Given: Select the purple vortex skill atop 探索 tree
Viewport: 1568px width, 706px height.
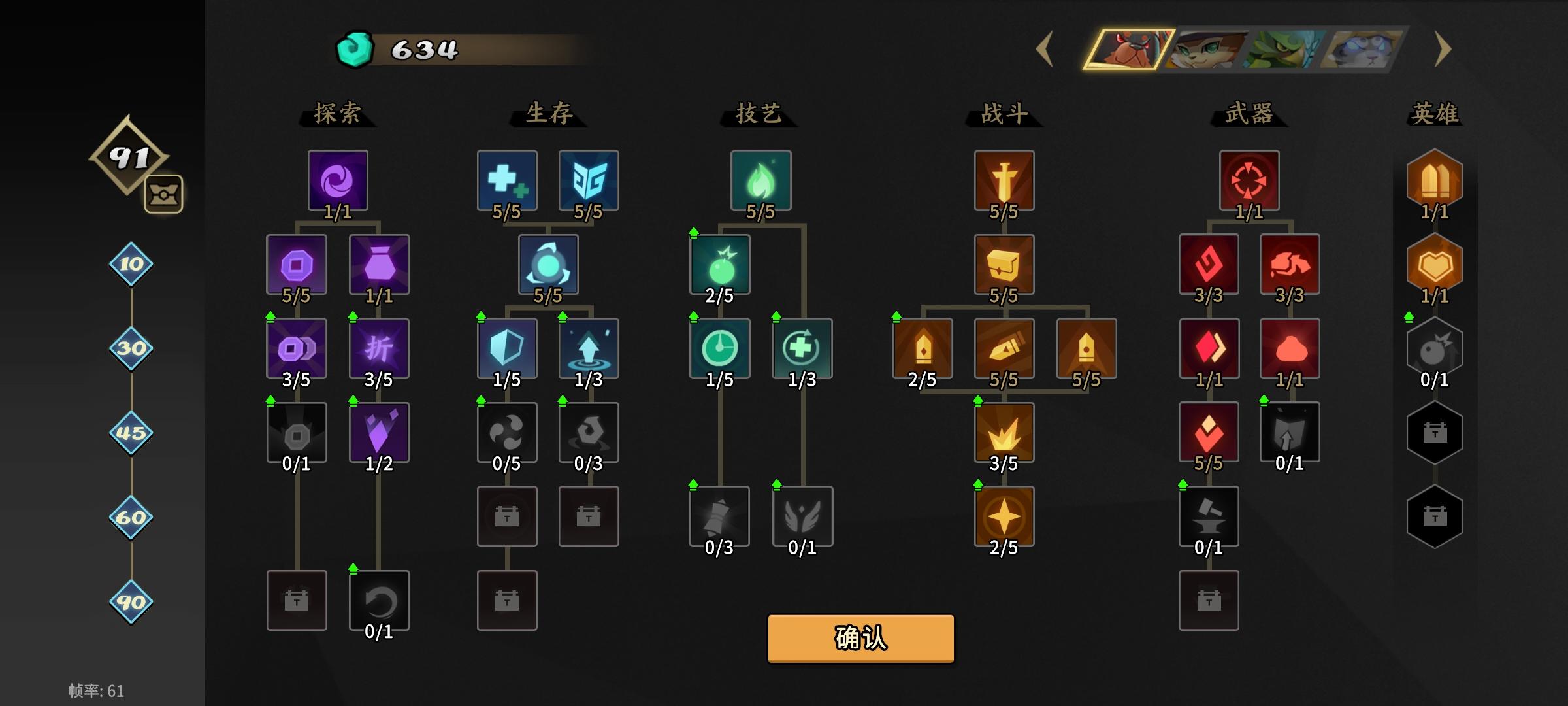Looking at the screenshot, I should [337, 182].
